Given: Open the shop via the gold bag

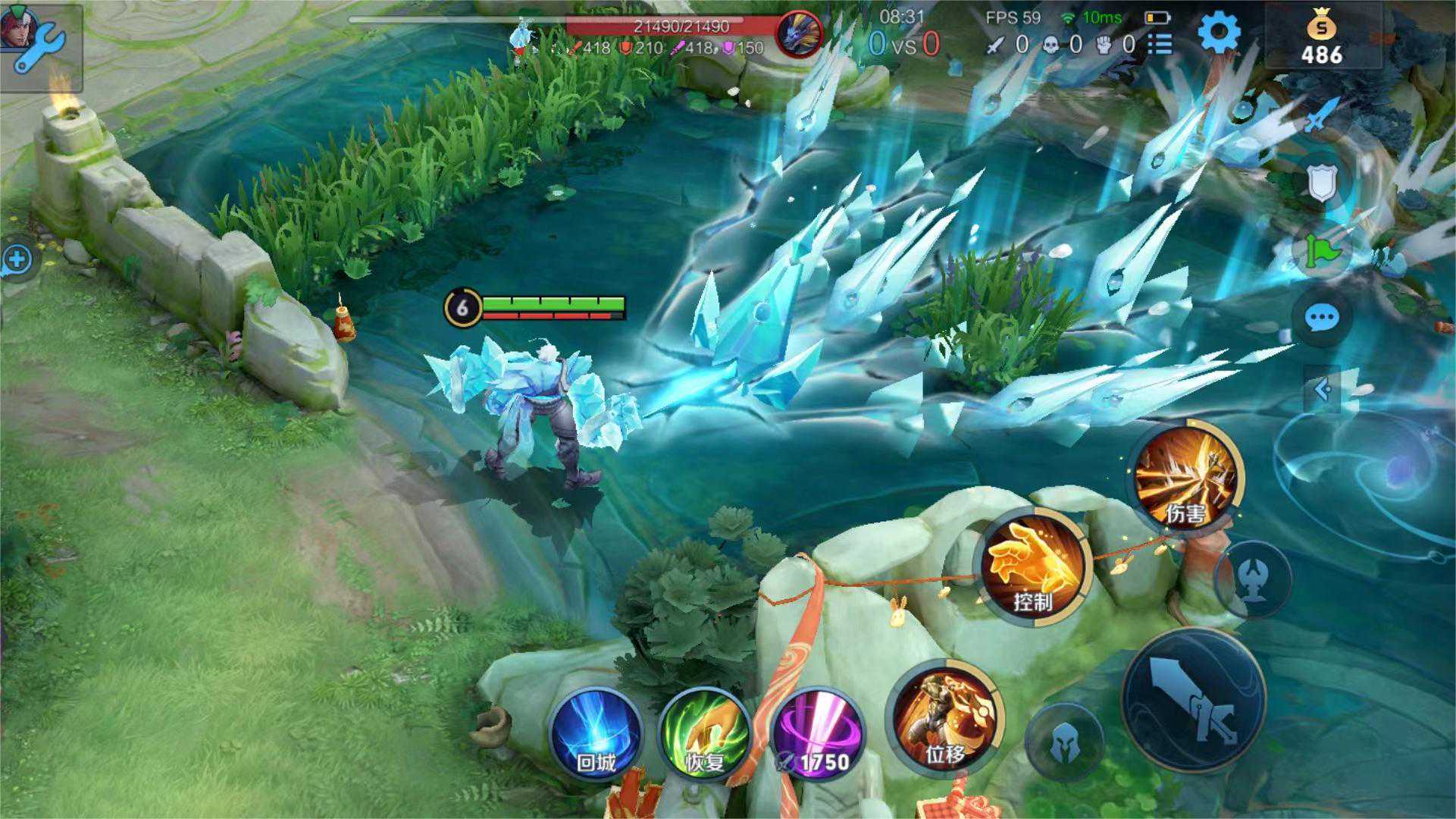Looking at the screenshot, I should point(1322,39).
